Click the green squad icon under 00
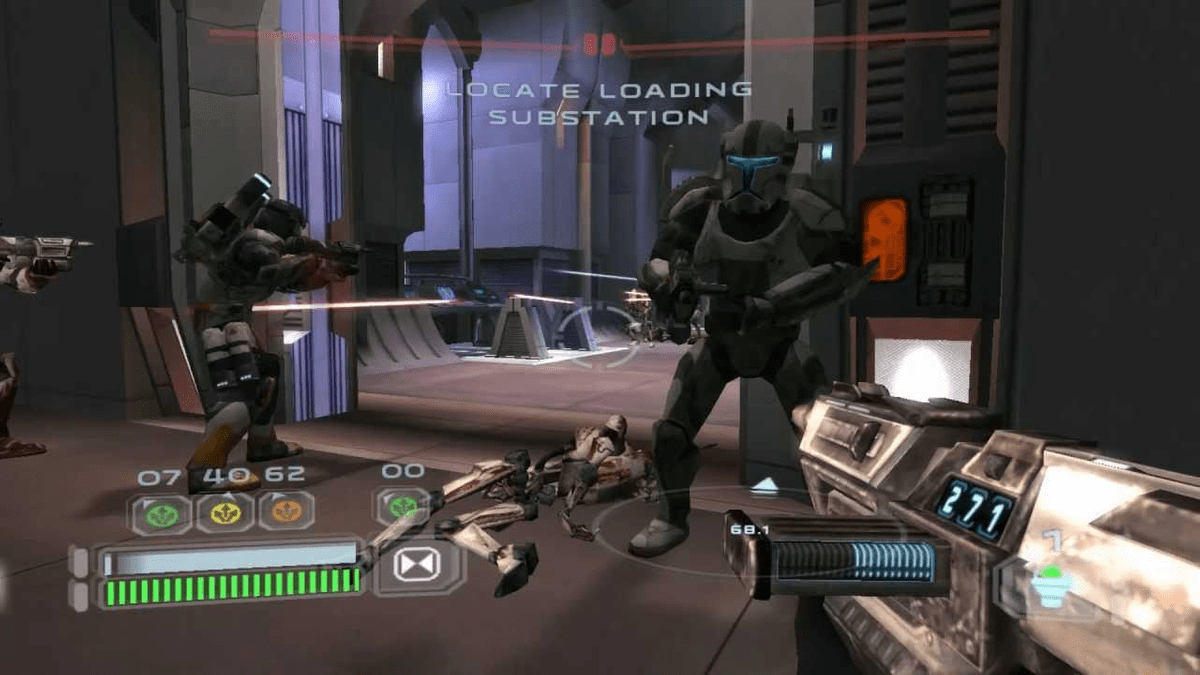The width and height of the screenshot is (1200, 675). tap(402, 506)
